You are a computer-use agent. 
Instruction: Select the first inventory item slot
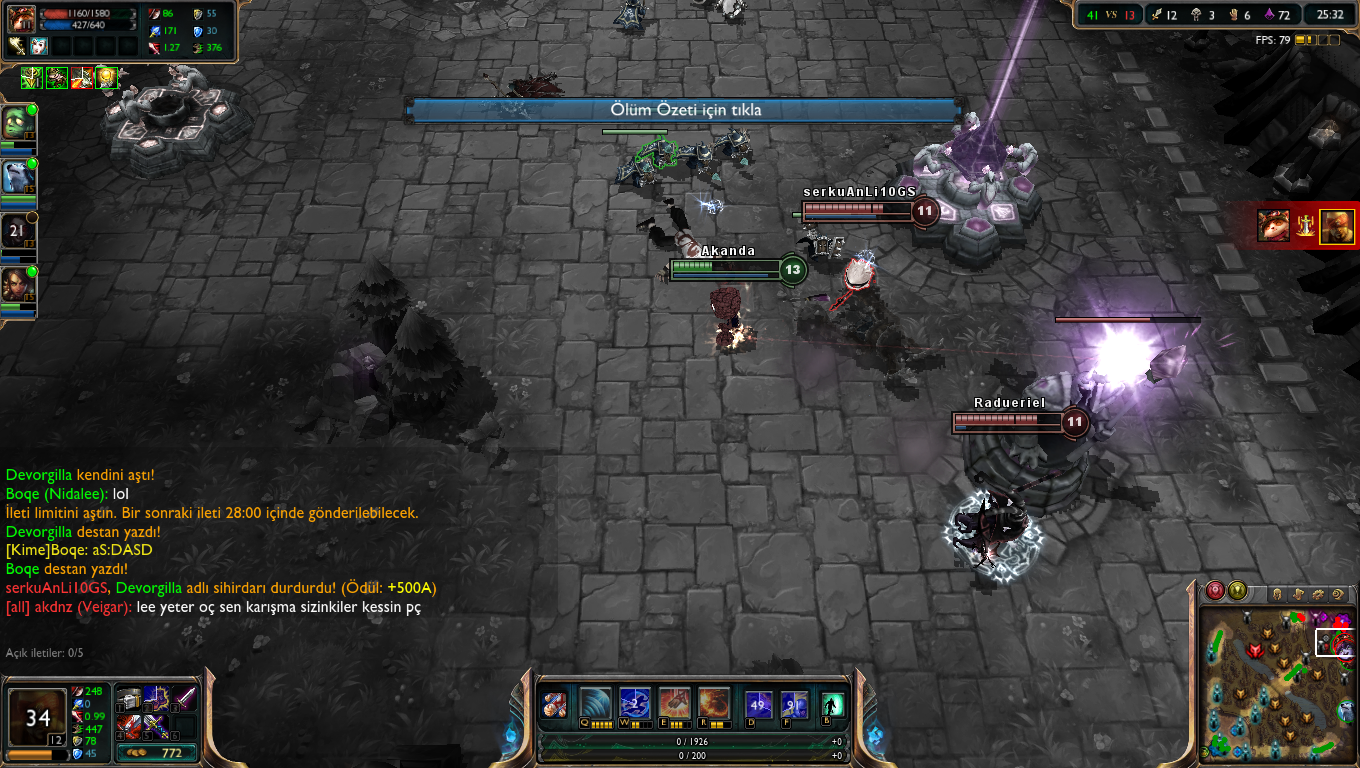(x=129, y=698)
